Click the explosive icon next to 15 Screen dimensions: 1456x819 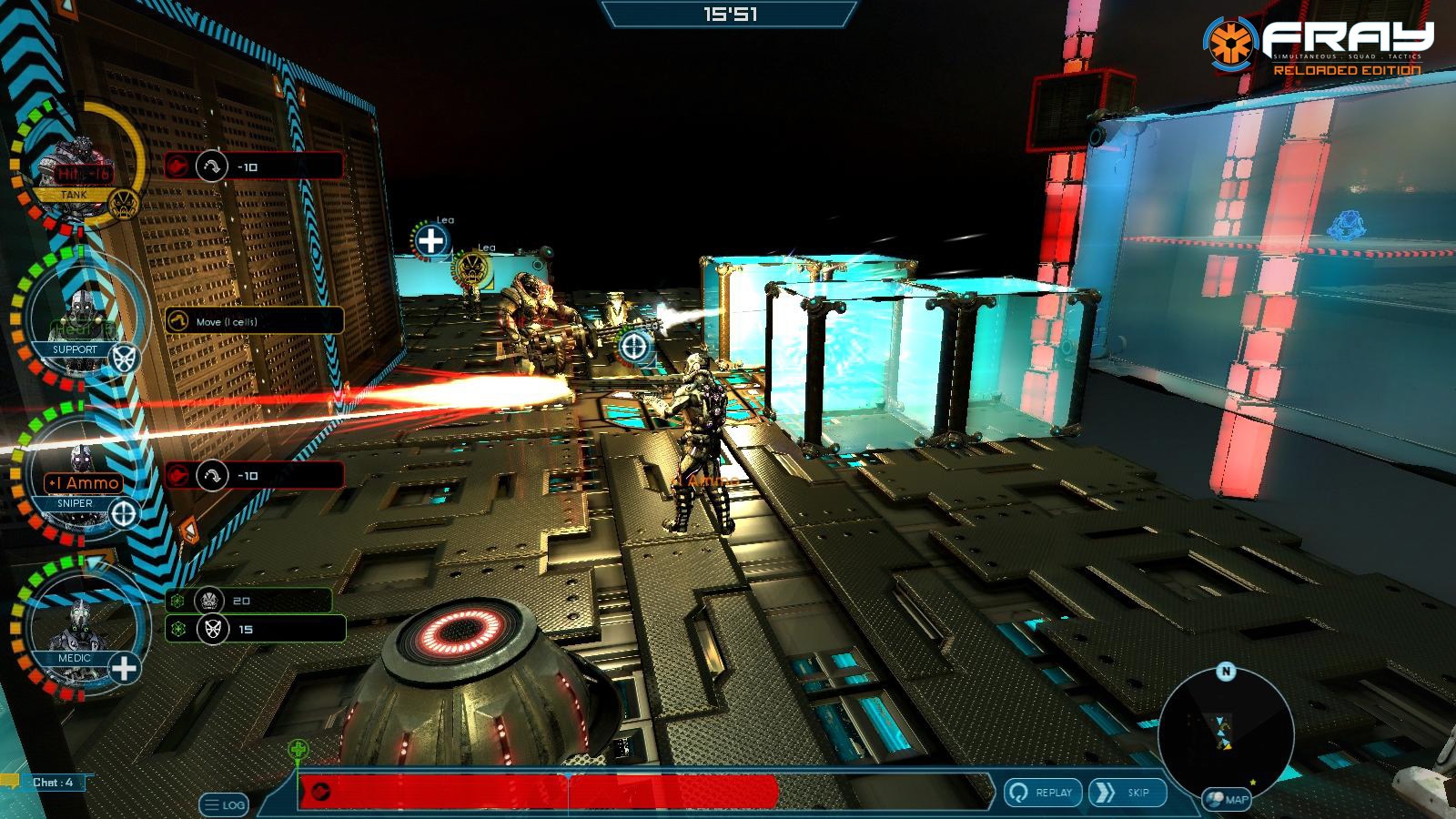tap(212, 629)
